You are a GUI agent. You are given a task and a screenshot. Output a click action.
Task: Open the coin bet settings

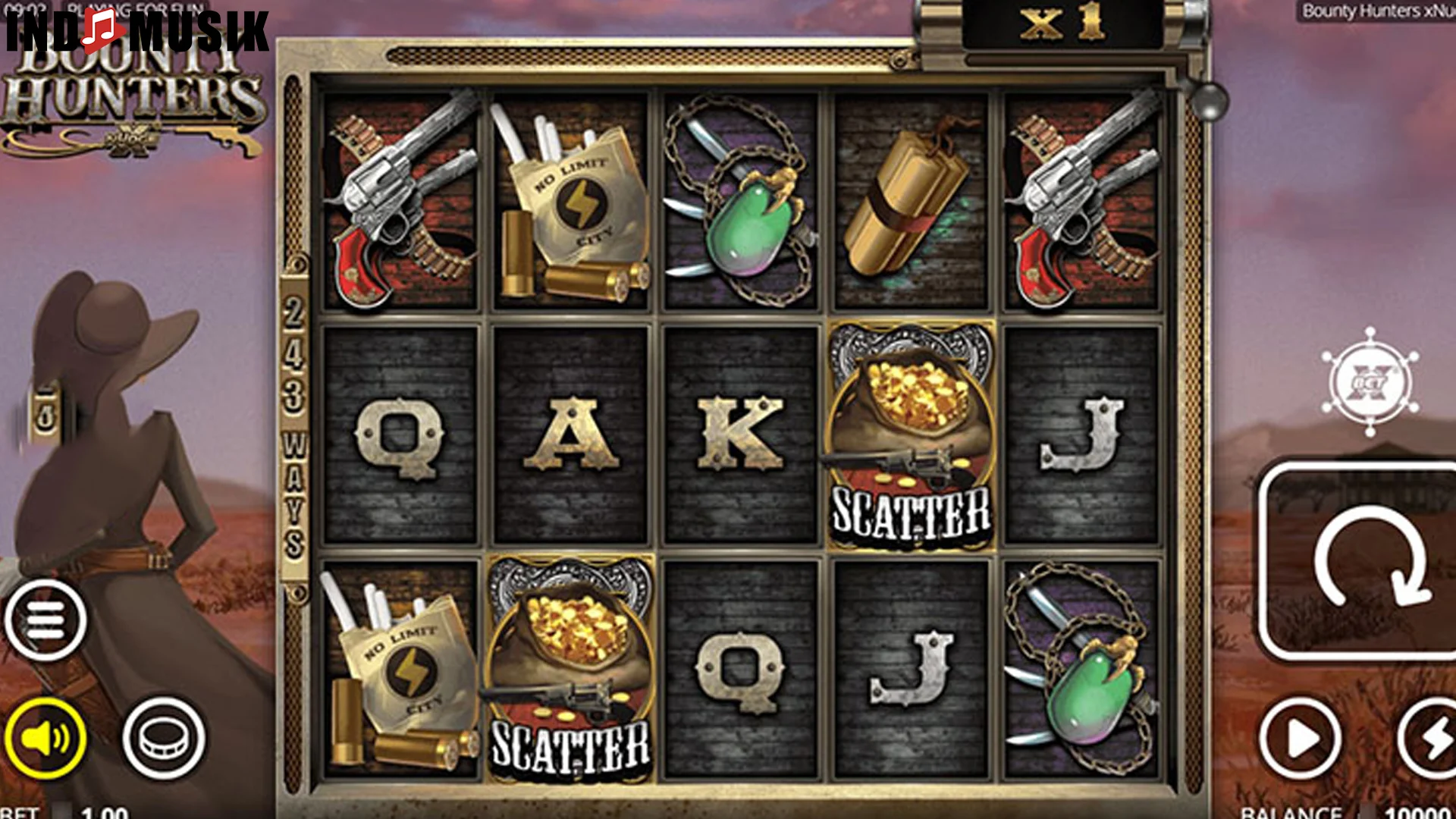pos(163,737)
